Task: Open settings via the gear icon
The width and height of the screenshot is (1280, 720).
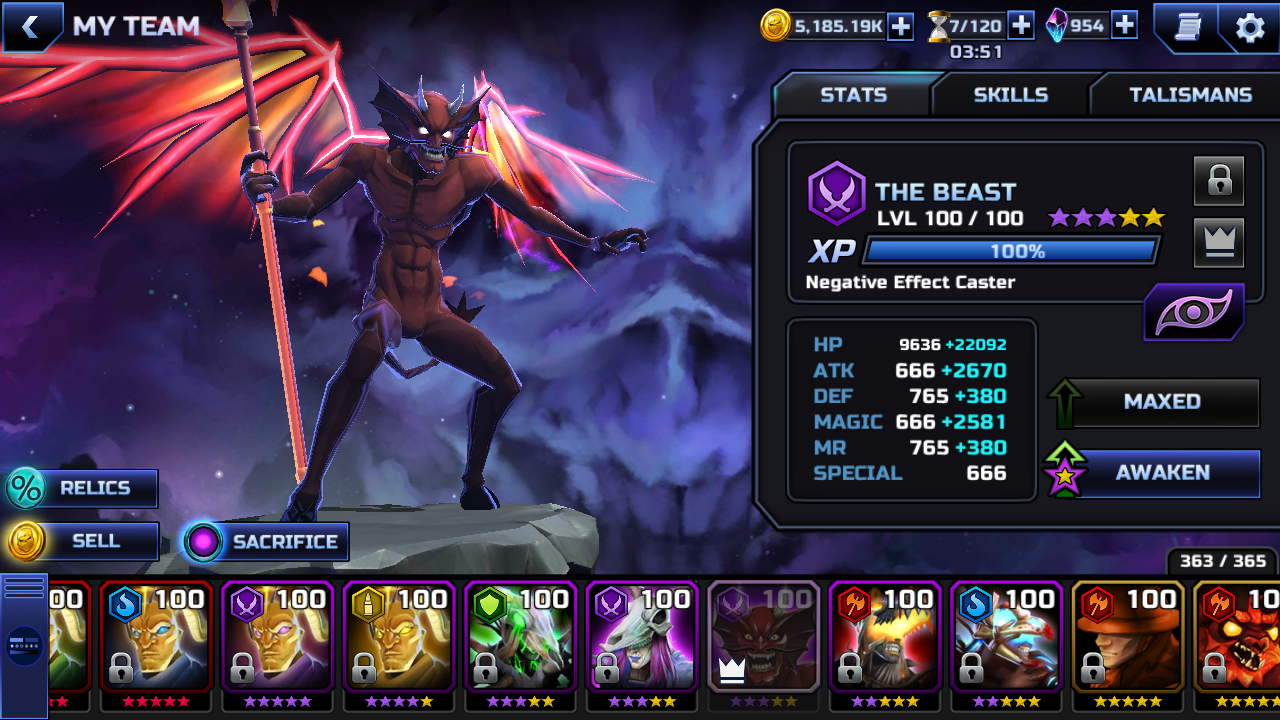Action: click(x=1250, y=28)
